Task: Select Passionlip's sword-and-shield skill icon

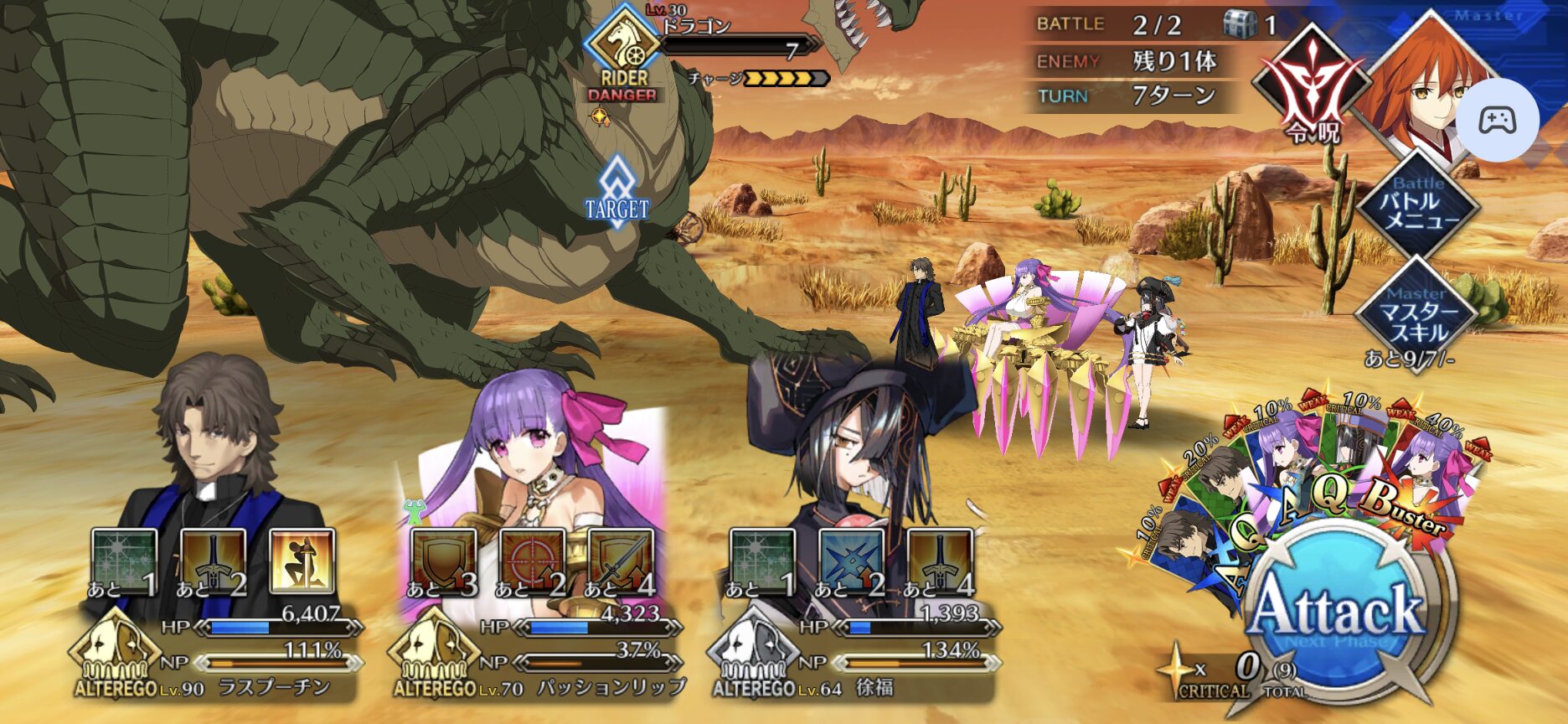Action: 622,560
